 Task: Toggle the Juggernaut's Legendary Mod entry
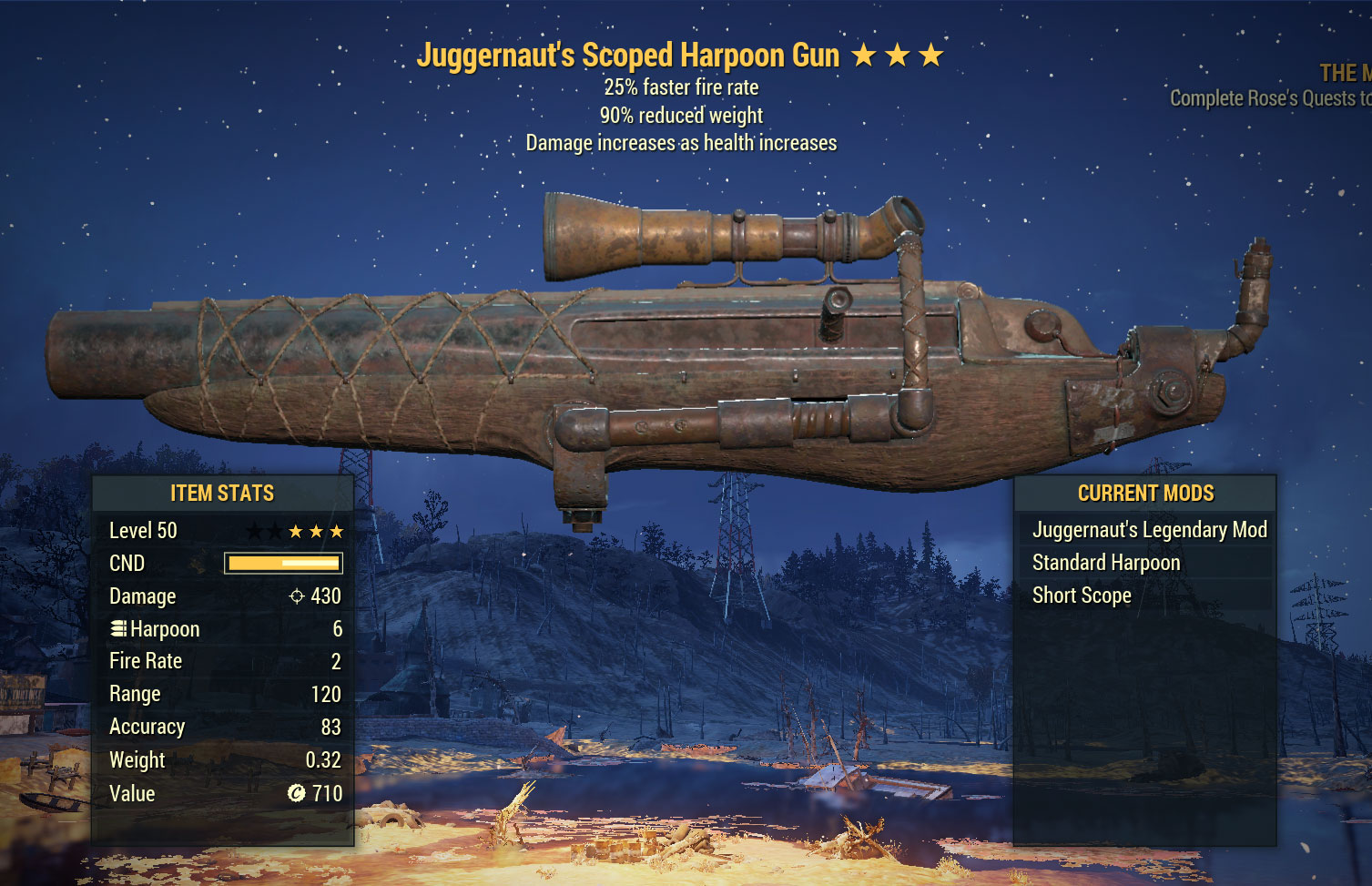click(x=1149, y=529)
